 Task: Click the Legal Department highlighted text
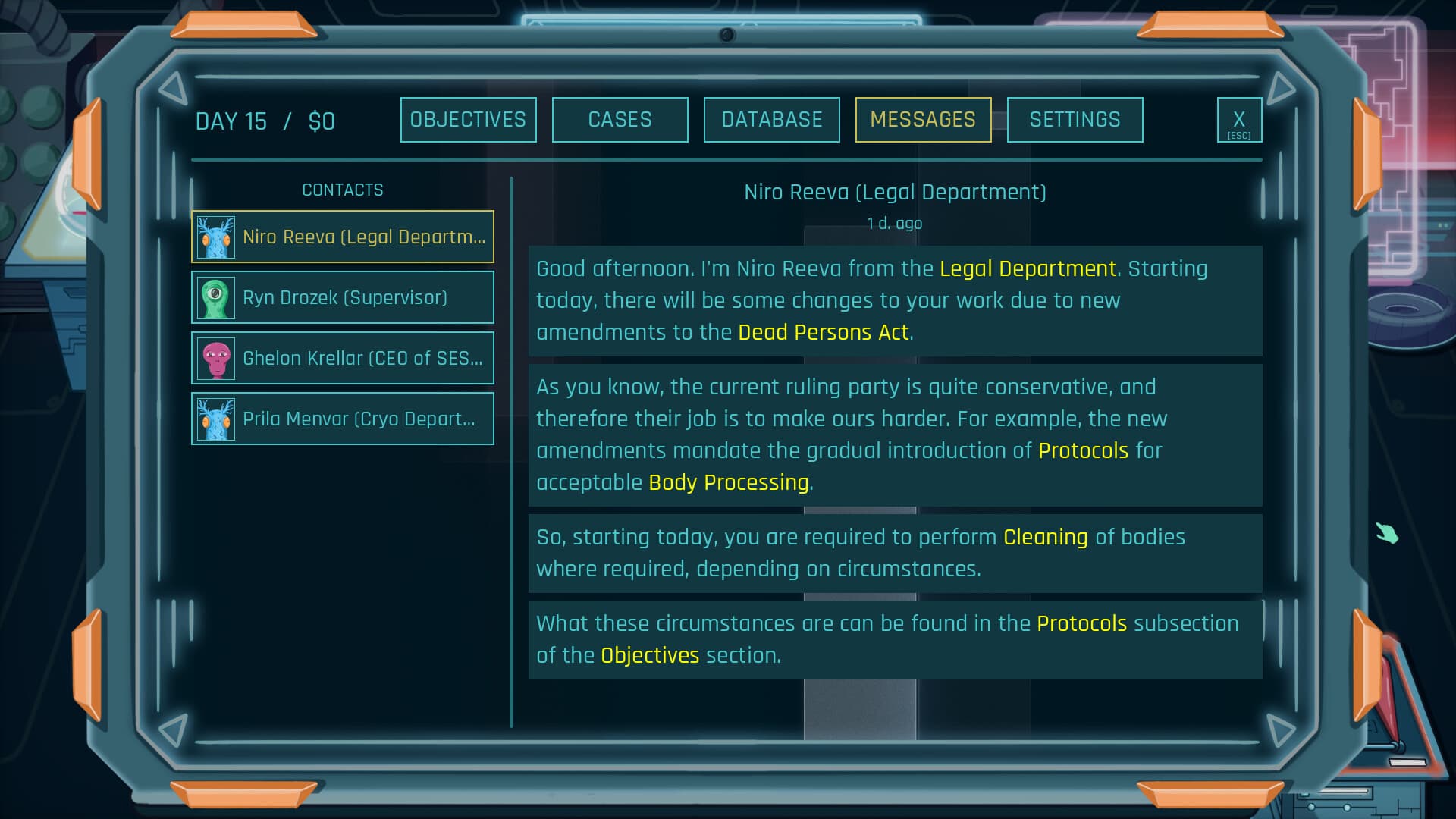1028,268
